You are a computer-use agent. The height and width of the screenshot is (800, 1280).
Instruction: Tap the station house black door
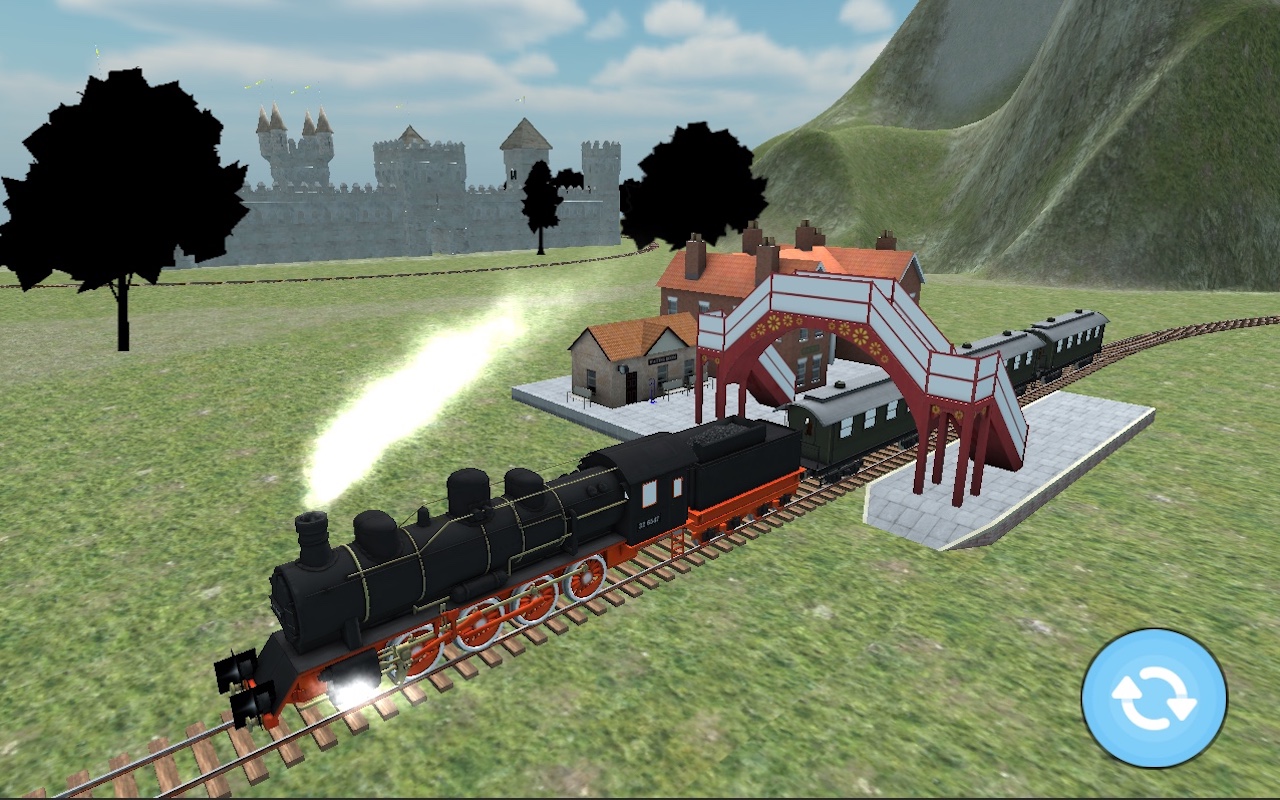(x=632, y=387)
